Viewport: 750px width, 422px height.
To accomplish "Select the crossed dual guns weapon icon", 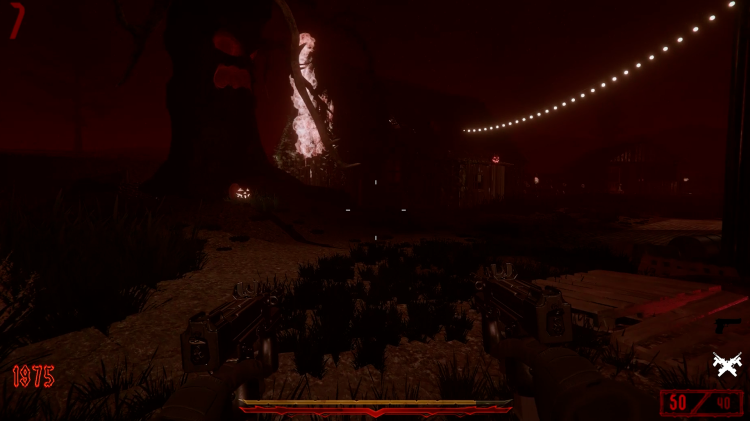I will point(727,366).
